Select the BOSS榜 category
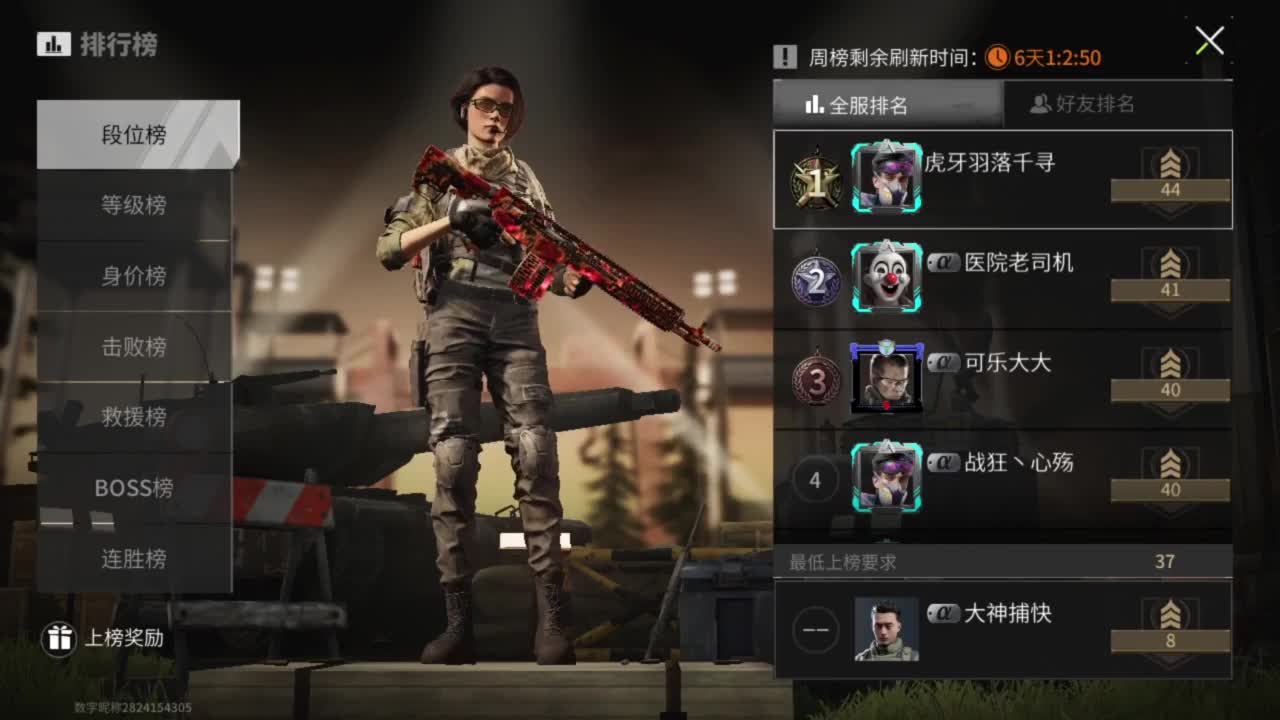 point(136,489)
